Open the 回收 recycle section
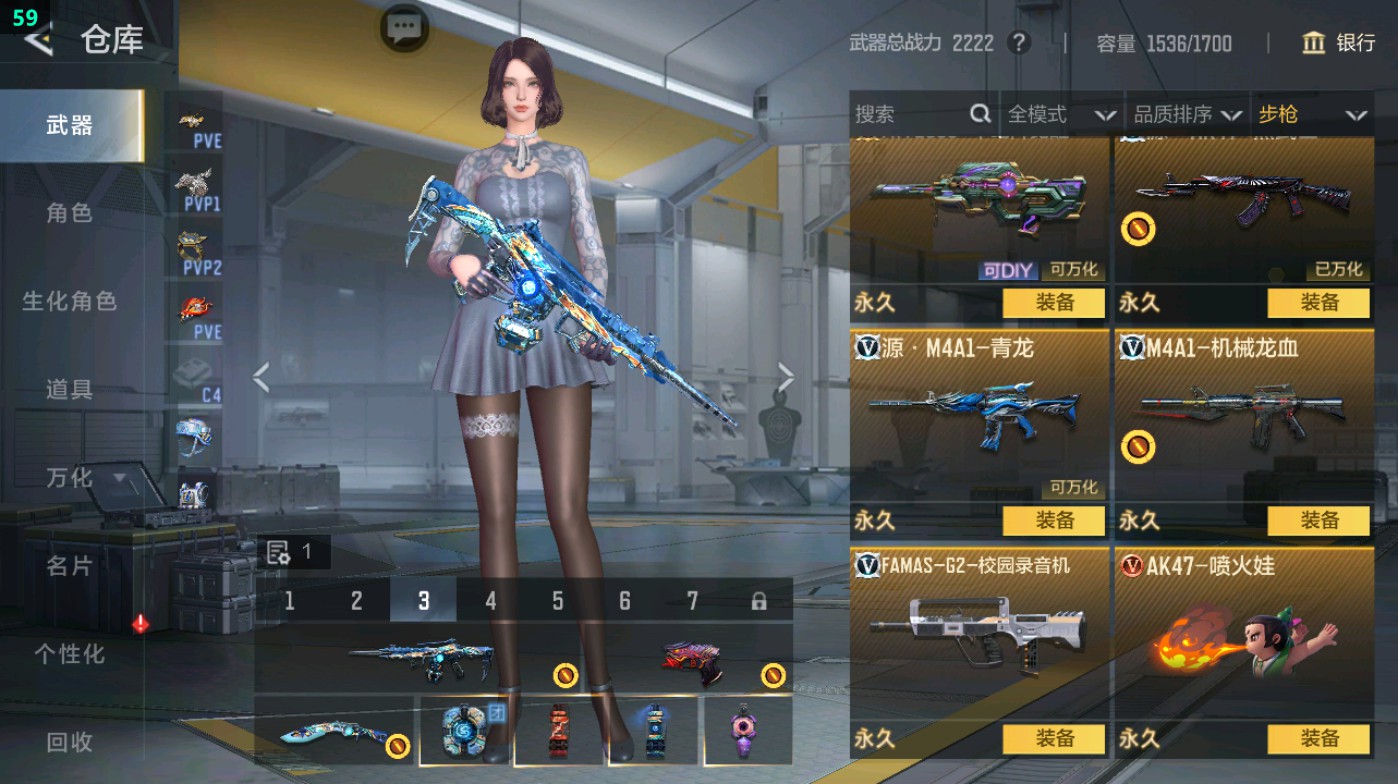This screenshot has height=784, width=1398. click(x=69, y=742)
